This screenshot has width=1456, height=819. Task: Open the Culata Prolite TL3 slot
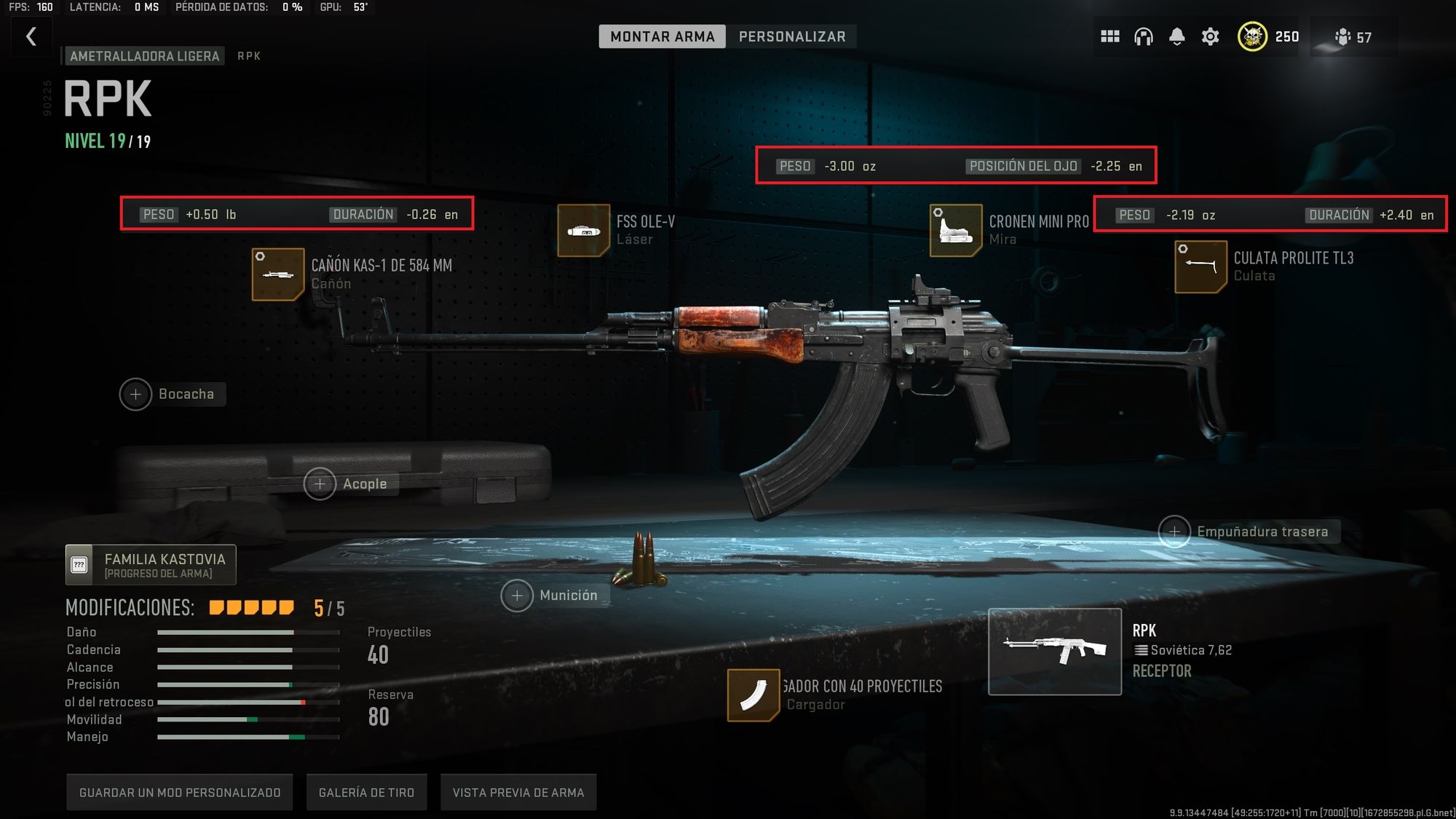[x=1200, y=267]
